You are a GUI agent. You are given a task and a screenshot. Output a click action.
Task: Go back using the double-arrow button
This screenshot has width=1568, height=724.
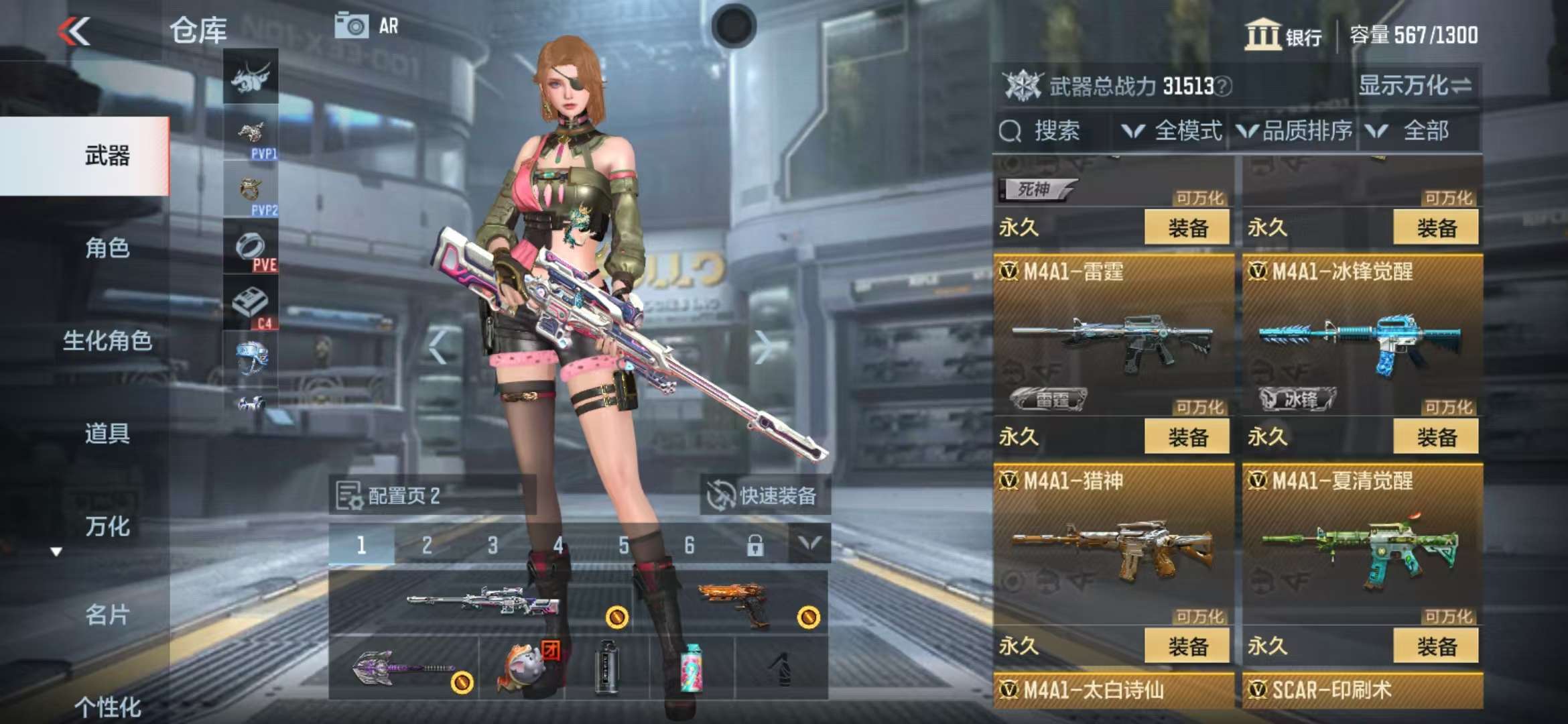(x=74, y=31)
